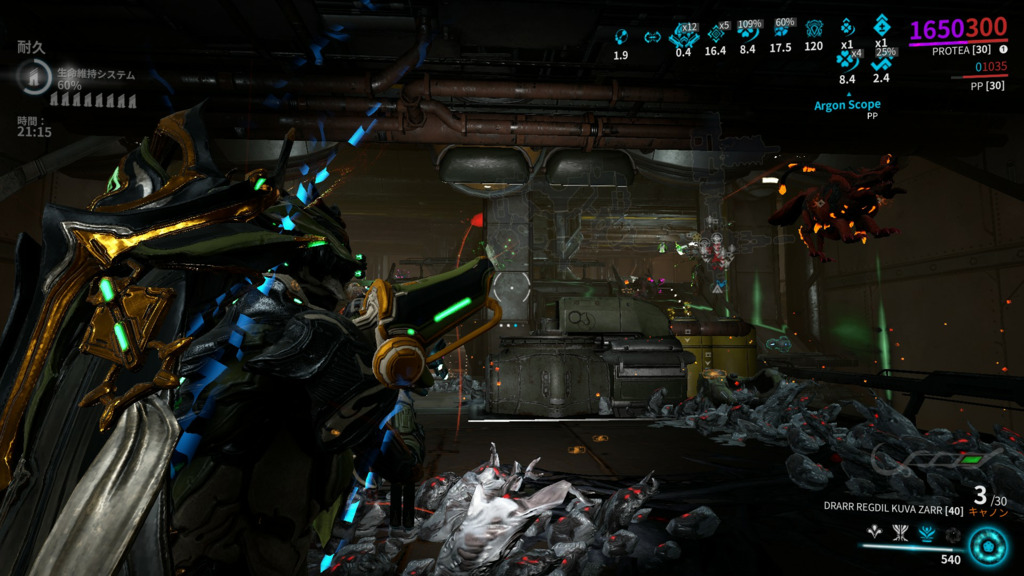The height and width of the screenshot is (576, 1024).
Task: Select the buff icon with x12 stack
Action: tap(683, 35)
